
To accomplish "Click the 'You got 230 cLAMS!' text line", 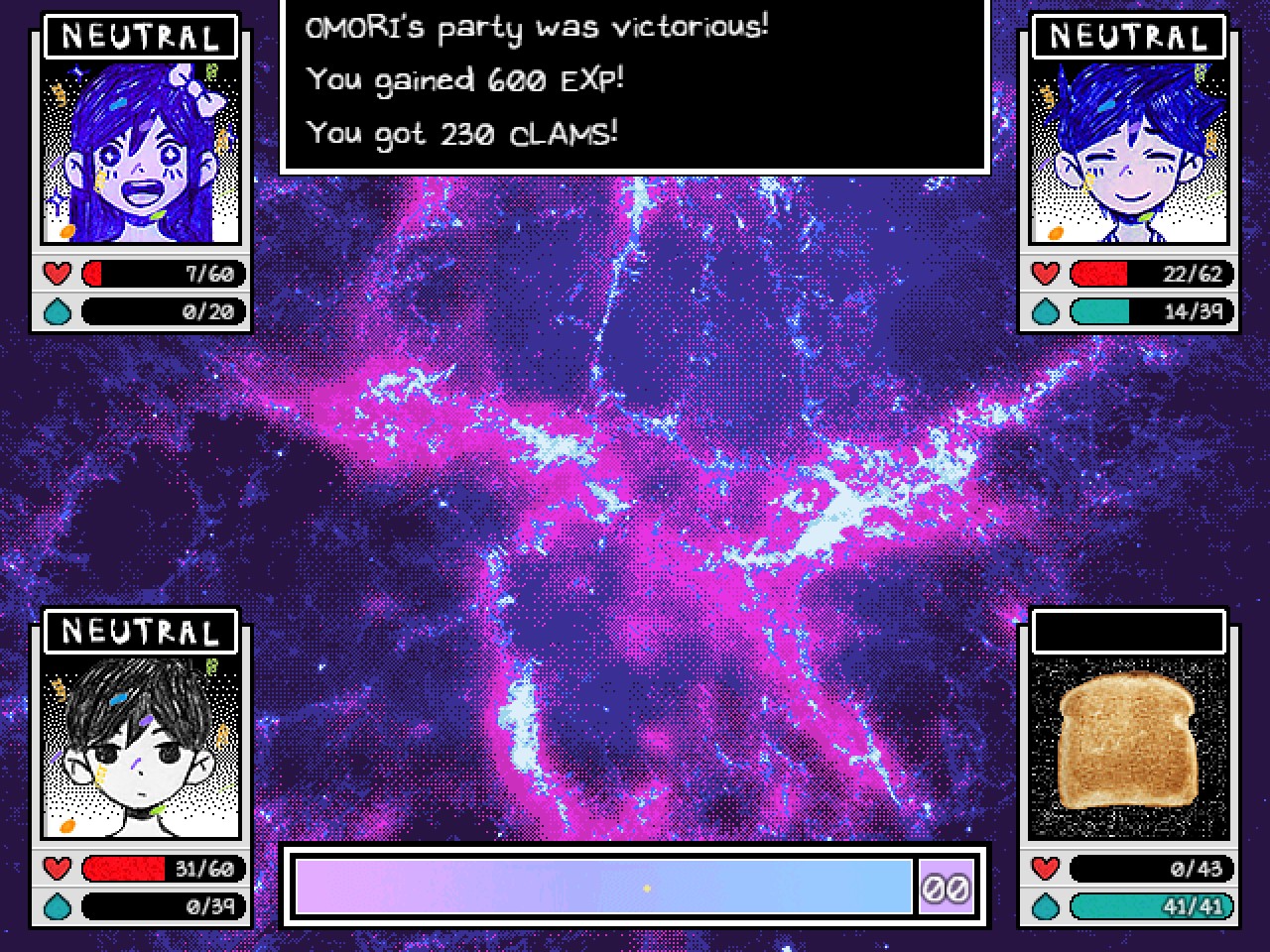I will (462, 131).
